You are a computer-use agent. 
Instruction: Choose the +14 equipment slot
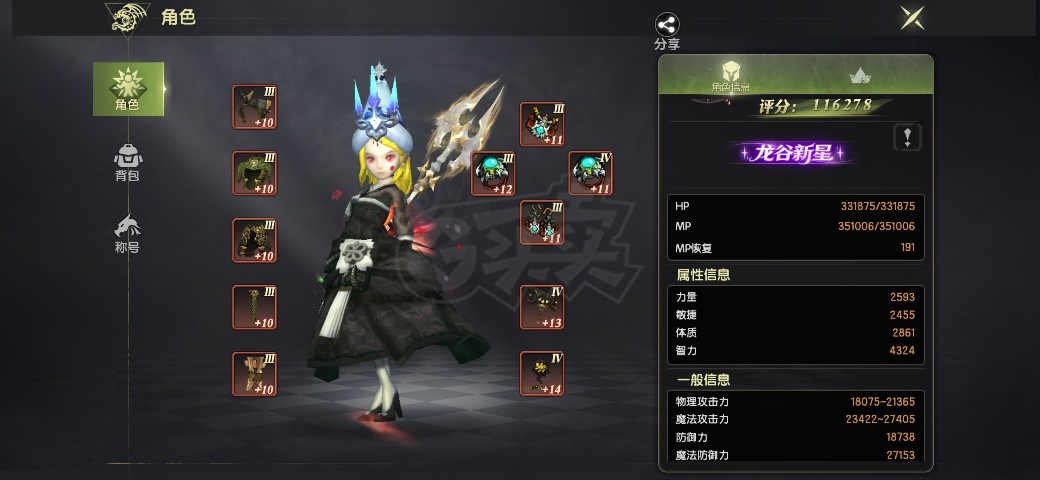542,373
